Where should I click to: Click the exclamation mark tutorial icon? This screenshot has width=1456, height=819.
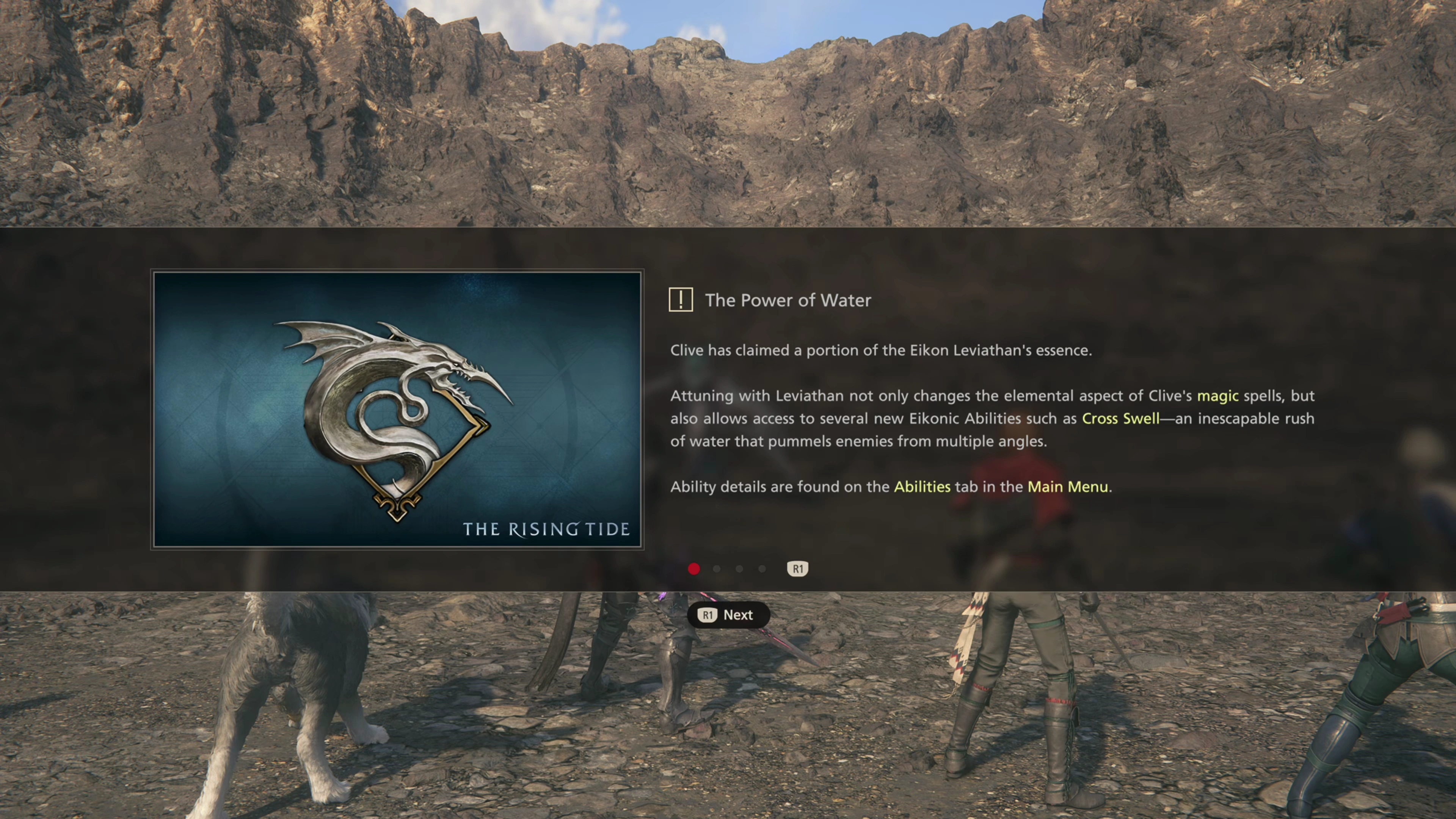[681, 300]
